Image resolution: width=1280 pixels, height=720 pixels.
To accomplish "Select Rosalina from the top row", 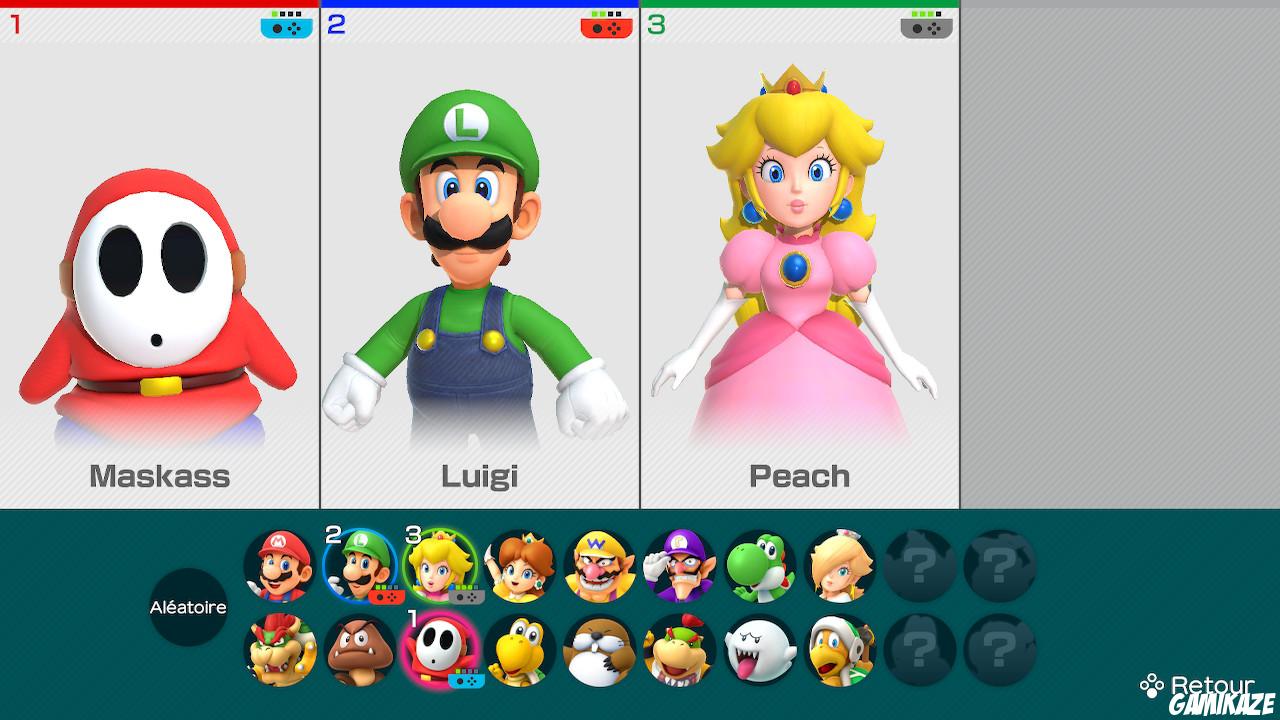I will tap(838, 567).
